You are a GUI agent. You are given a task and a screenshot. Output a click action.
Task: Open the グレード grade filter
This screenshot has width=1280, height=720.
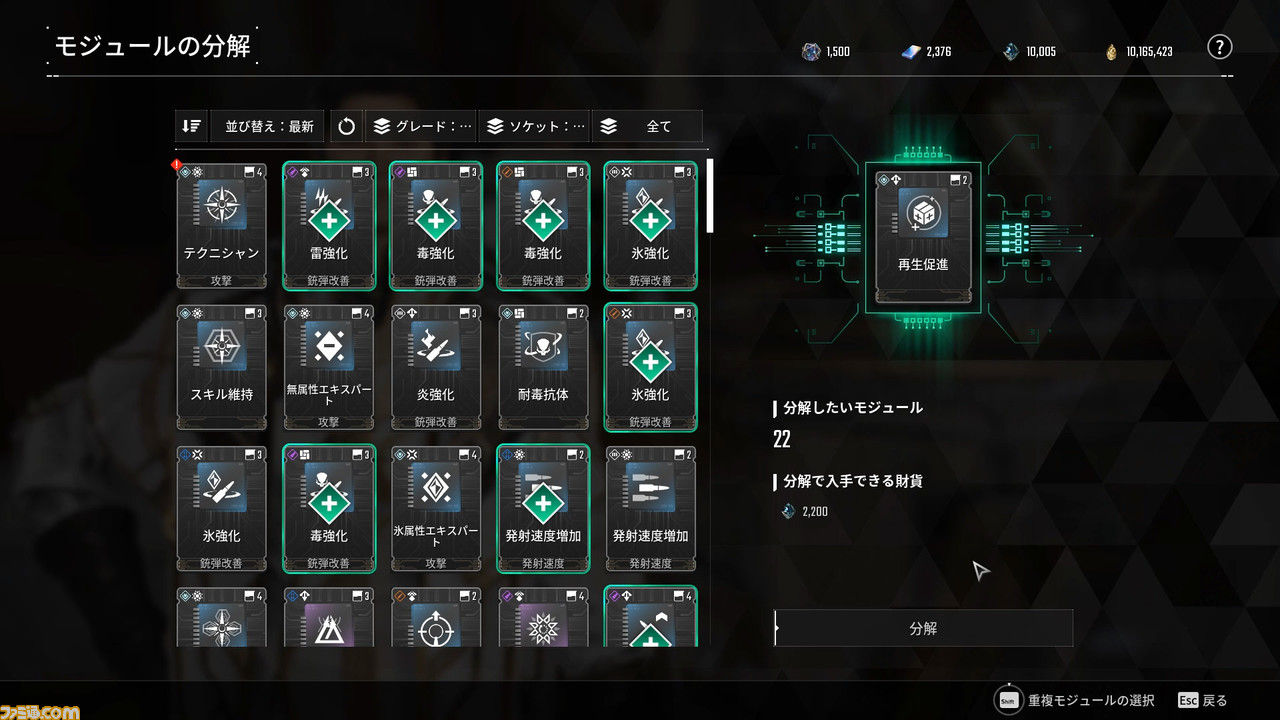(422, 127)
